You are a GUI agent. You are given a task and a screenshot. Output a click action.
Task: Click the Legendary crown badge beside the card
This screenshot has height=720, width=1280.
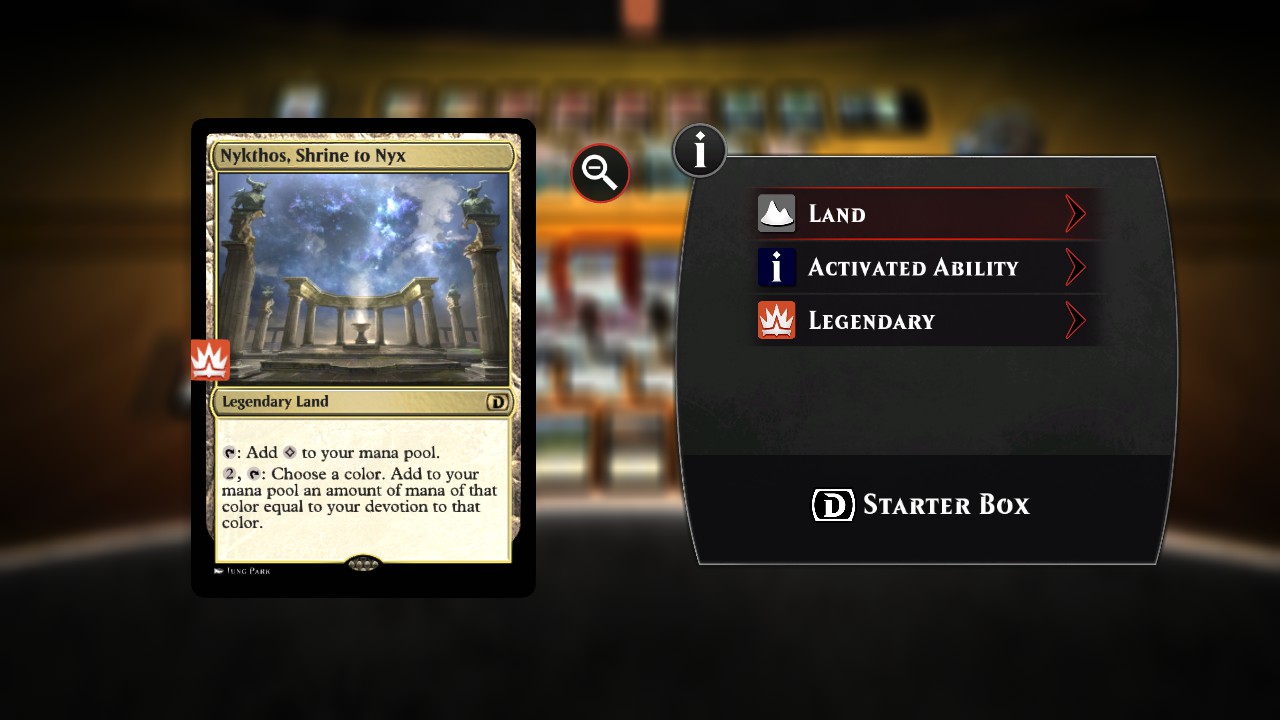[211, 360]
